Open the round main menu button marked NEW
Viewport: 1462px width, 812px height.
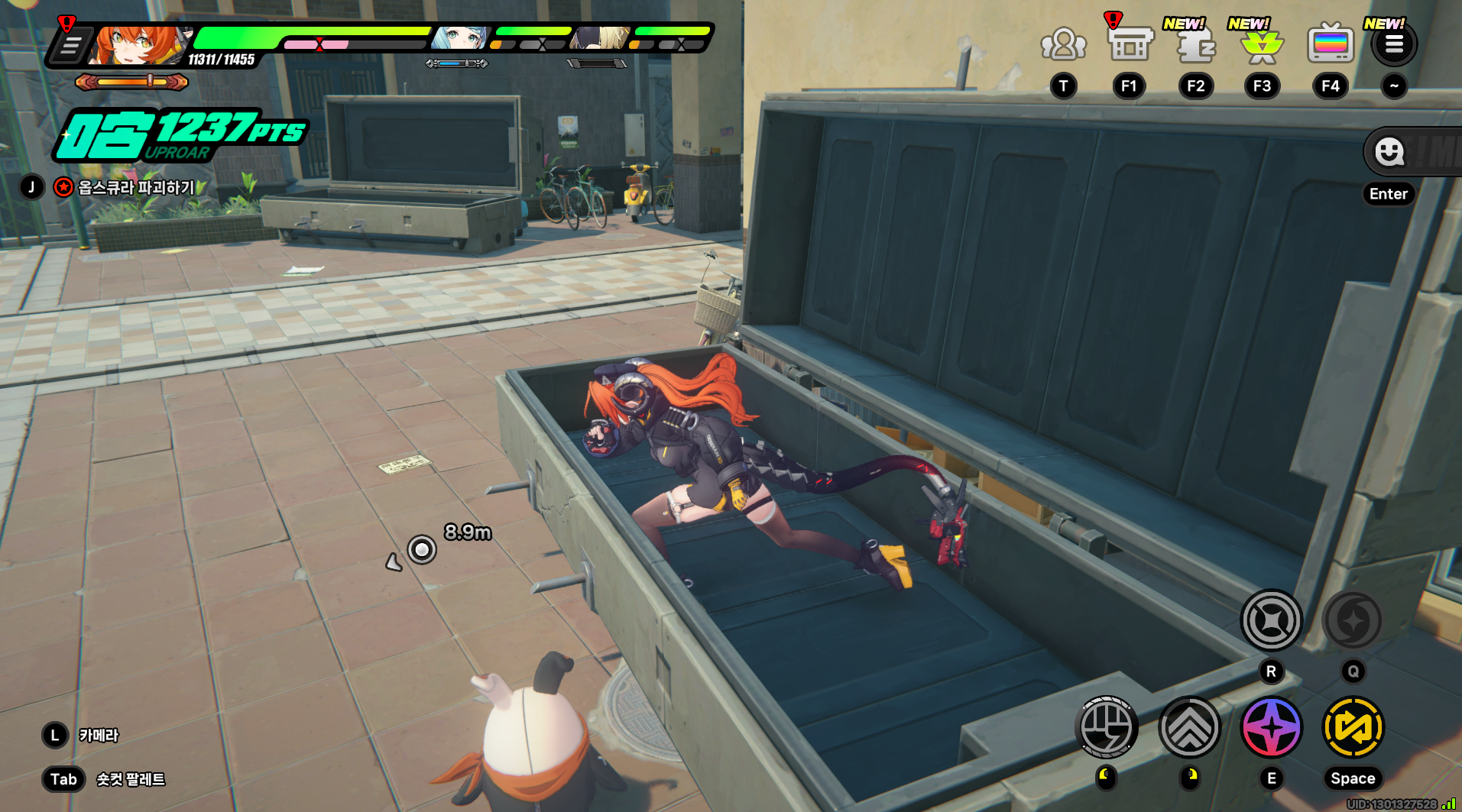(1394, 45)
